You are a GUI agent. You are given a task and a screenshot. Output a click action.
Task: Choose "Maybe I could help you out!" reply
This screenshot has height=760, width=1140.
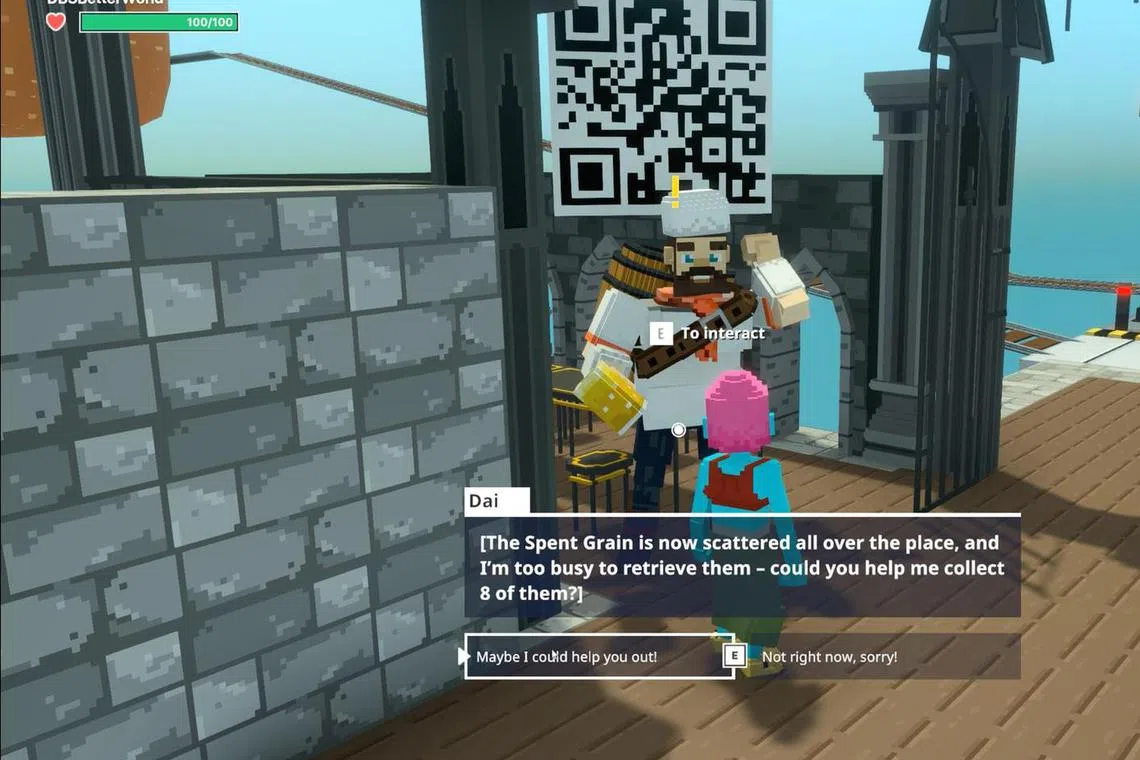tap(598, 657)
